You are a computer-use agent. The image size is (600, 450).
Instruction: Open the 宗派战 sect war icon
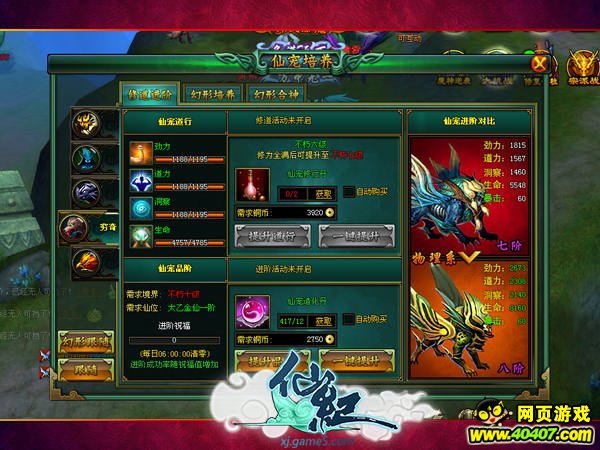[x=579, y=62]
